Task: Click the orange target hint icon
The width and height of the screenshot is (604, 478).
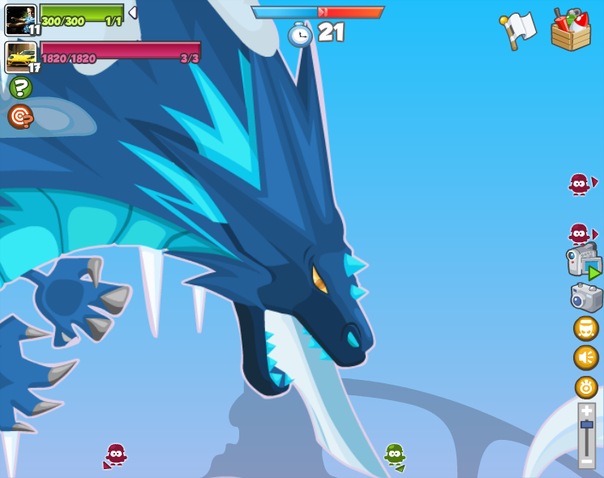Action: [20, 117]
